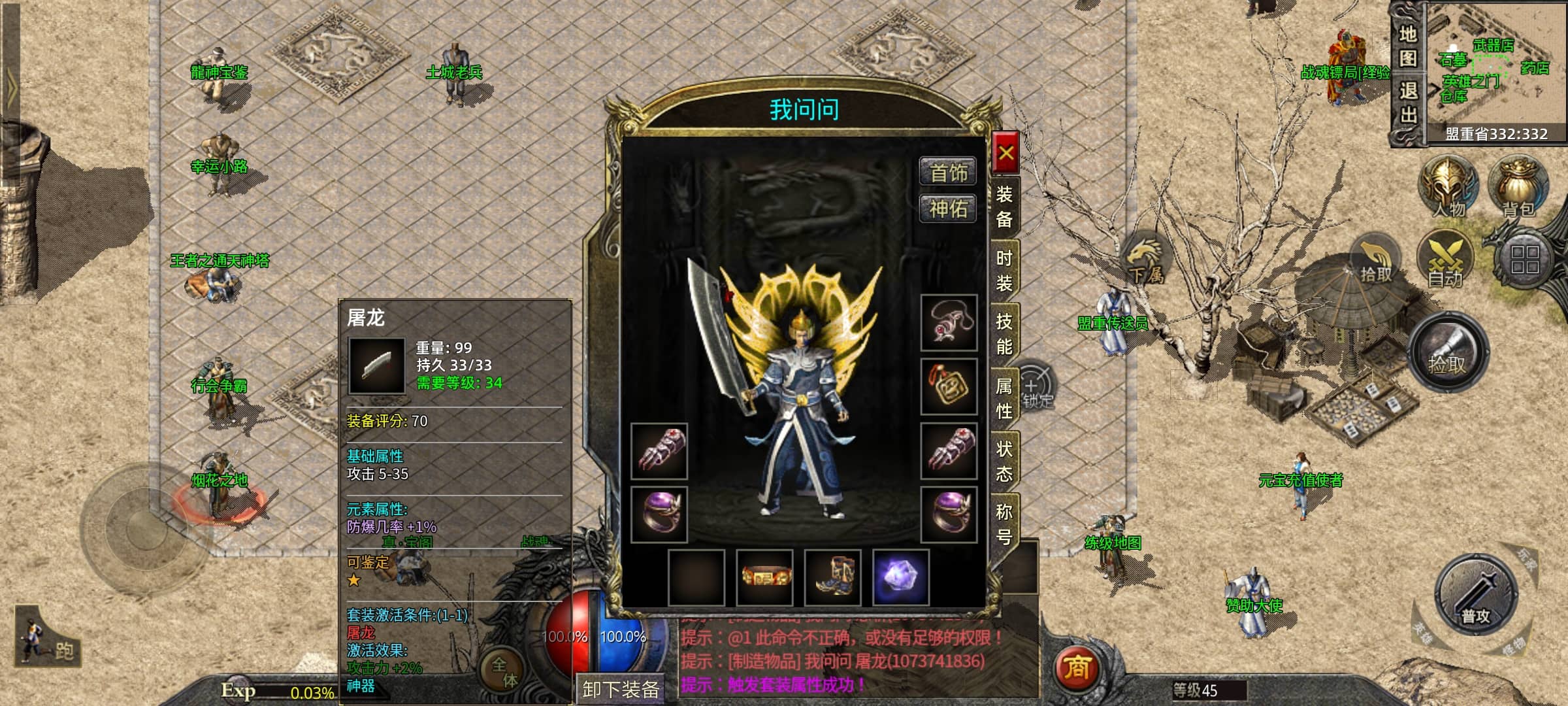Switch to the 时装 fashion tab
The image size is (1568, 706).
[1004, 271]
